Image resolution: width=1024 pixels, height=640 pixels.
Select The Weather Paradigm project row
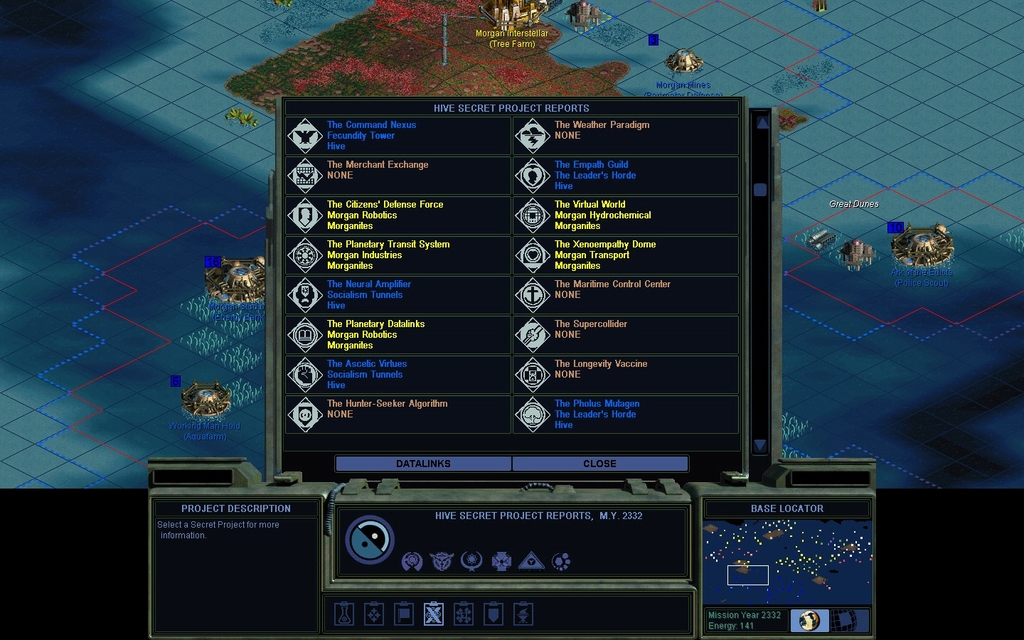(626, 135)
